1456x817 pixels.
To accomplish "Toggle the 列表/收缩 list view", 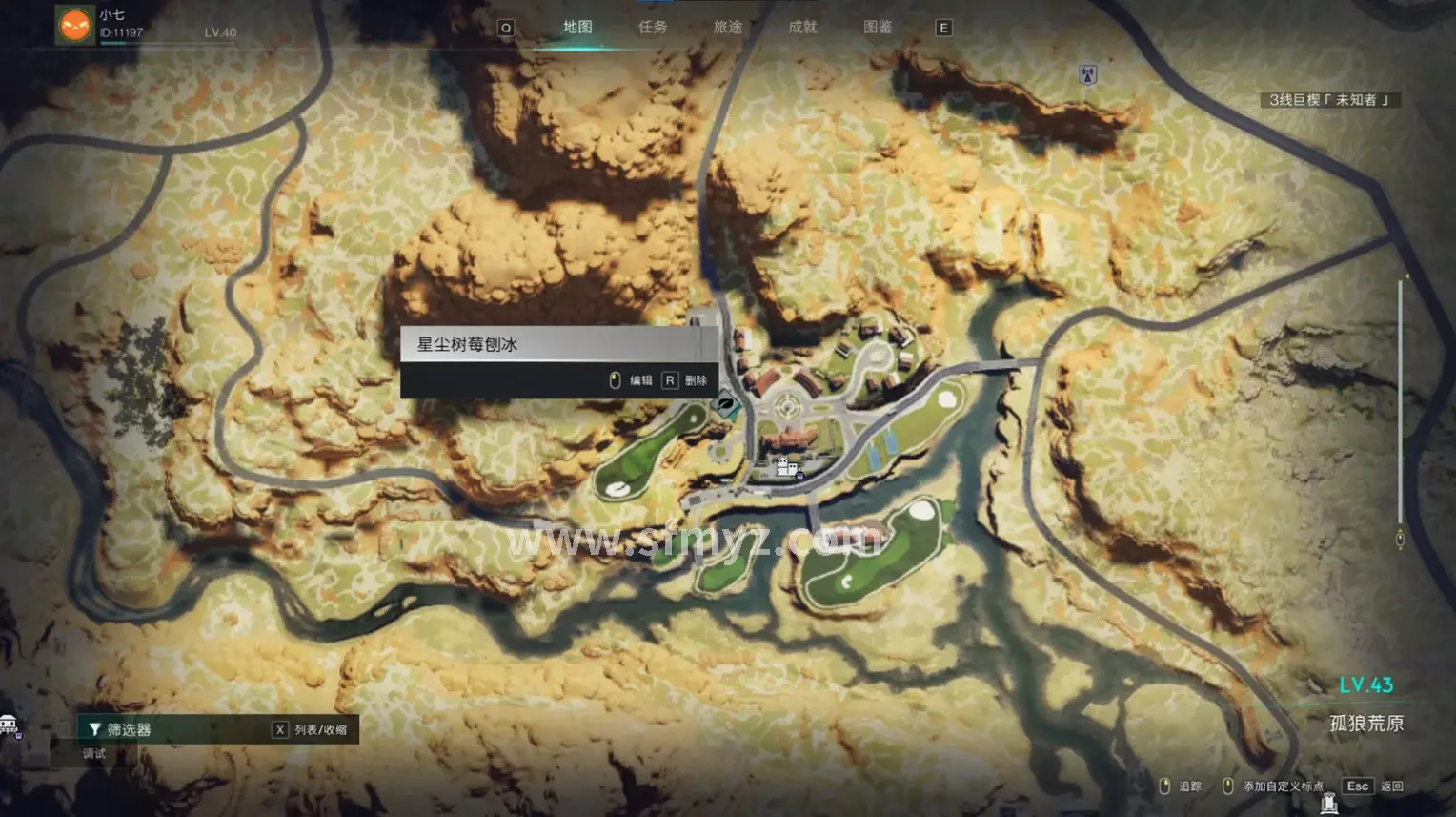I will click(x=311, y=729).
